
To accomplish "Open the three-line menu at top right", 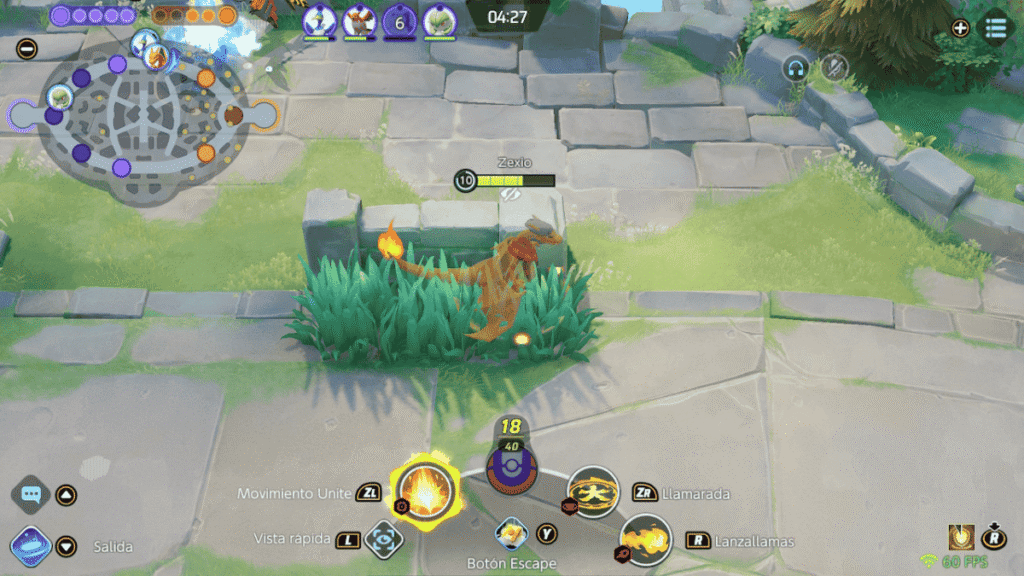I will (996, 28).
